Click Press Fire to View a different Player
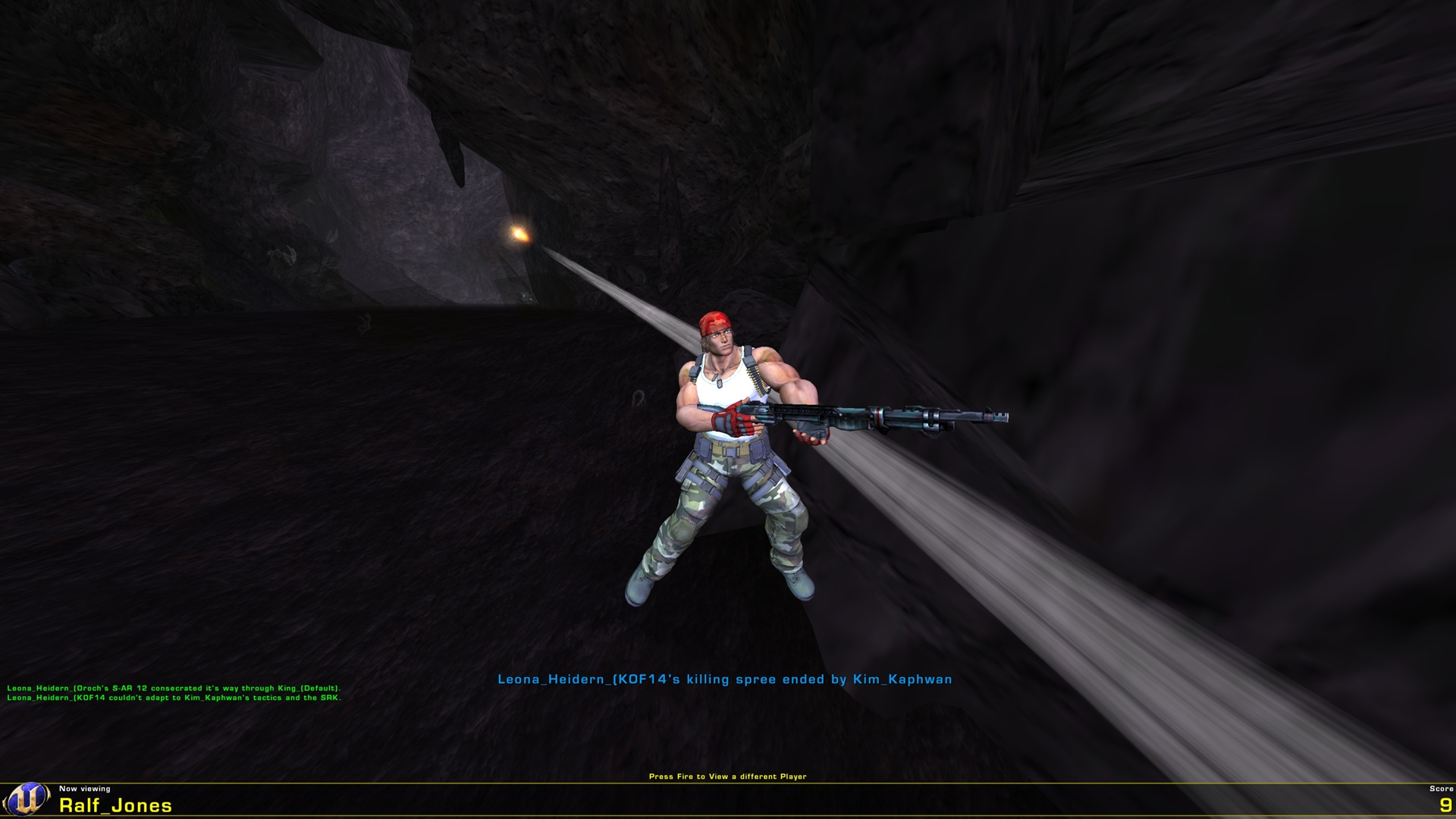Screen dimensions: 1456x819 pyautogui.click(x=728, y=777)
